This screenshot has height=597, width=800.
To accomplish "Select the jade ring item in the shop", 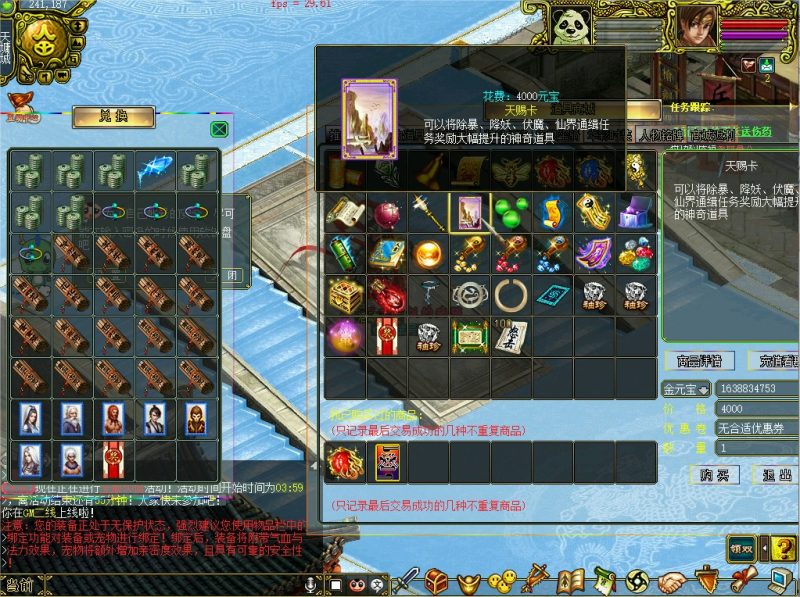I will click(x=508, y=294).
